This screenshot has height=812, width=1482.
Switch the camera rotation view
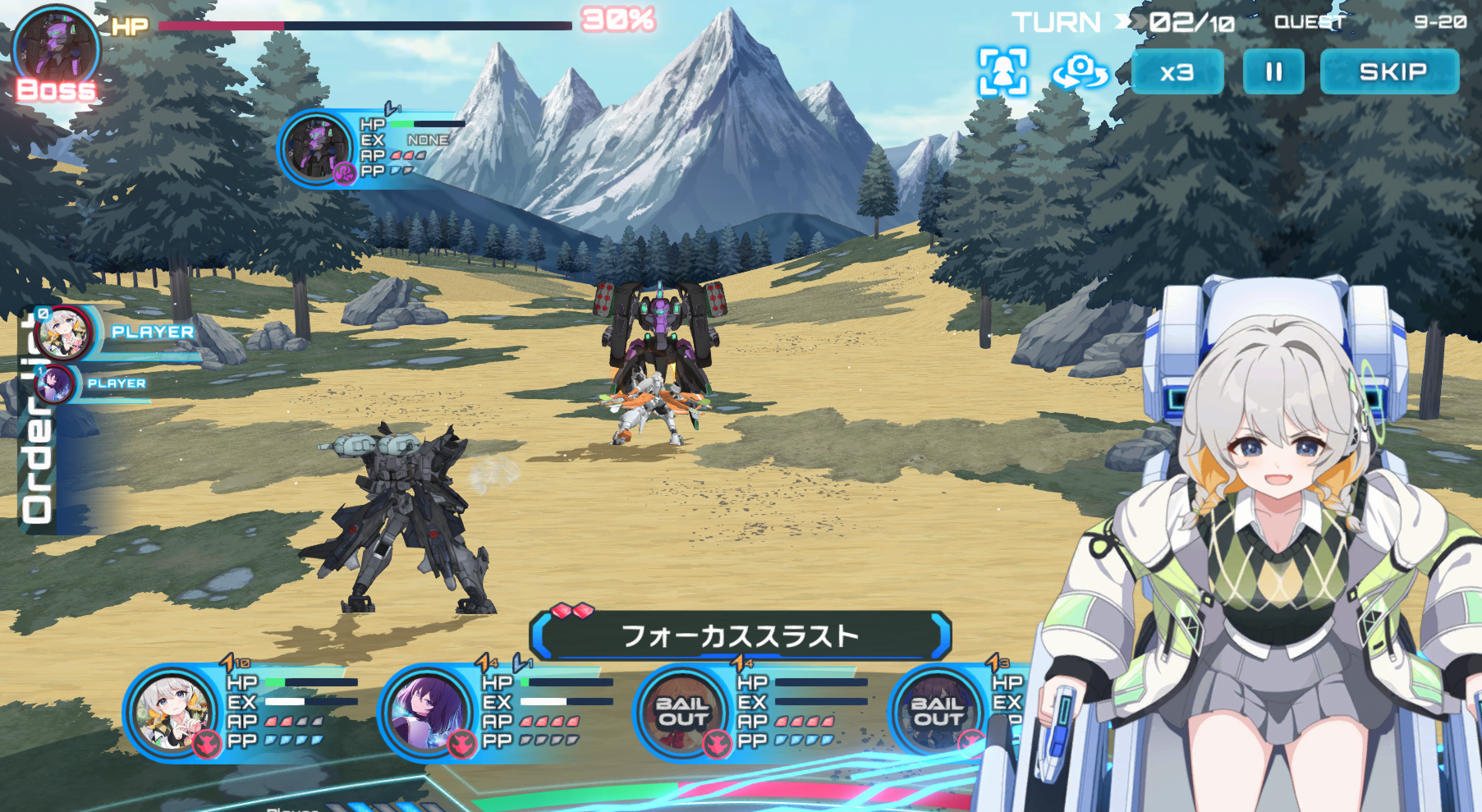tap(1080, 72)
